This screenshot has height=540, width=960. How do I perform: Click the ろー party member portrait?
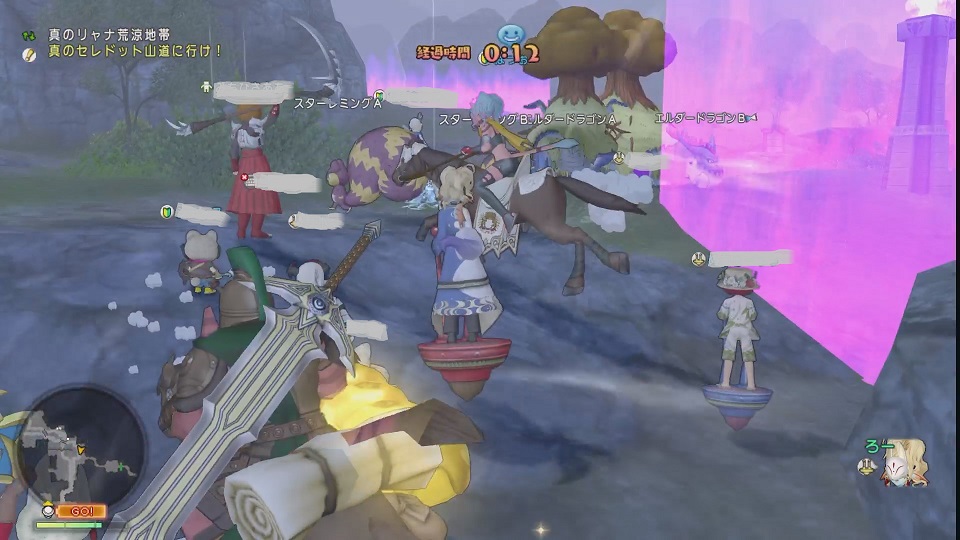point(903,464)
